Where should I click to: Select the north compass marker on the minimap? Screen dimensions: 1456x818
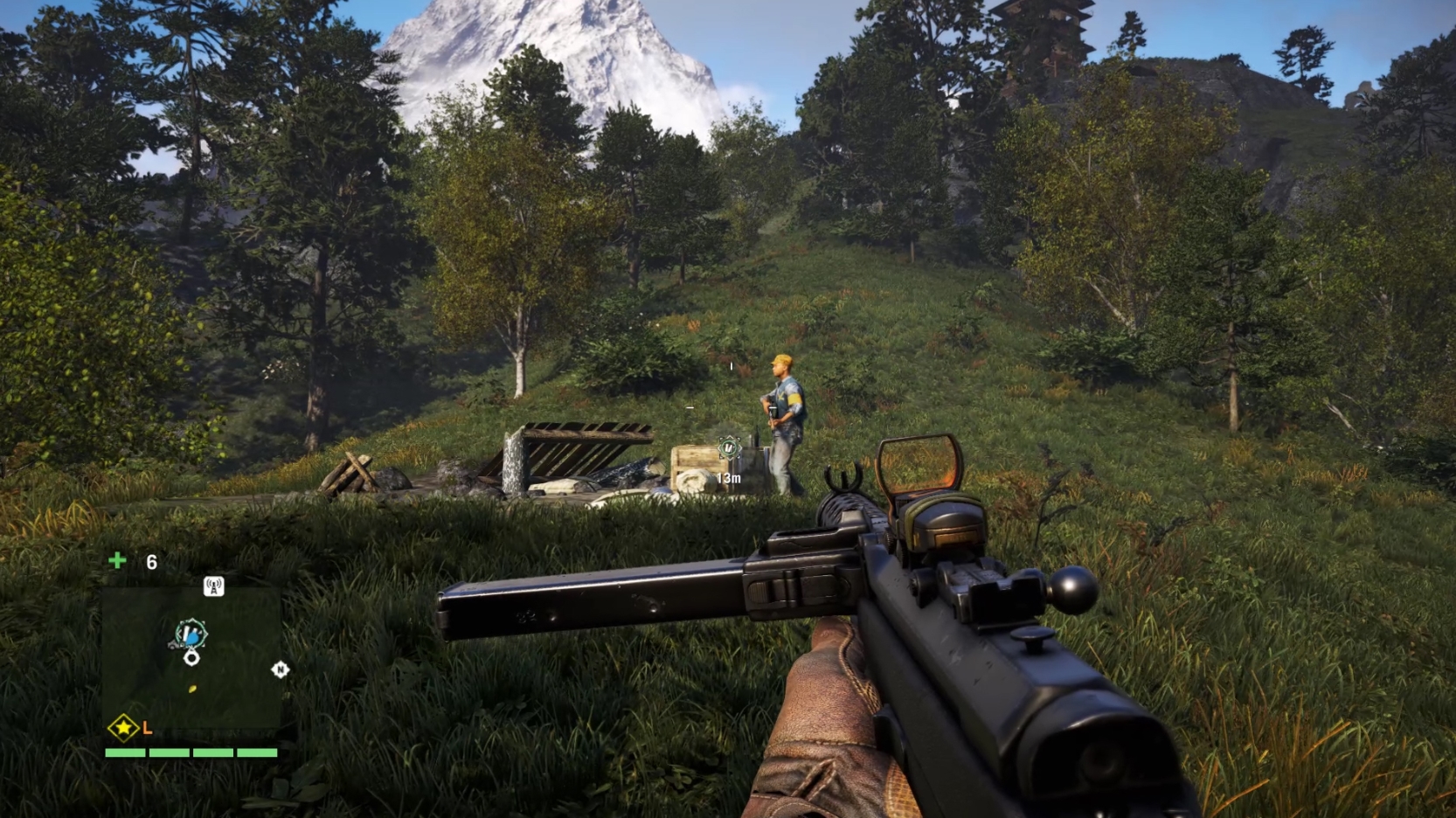(x=280, y=669)
